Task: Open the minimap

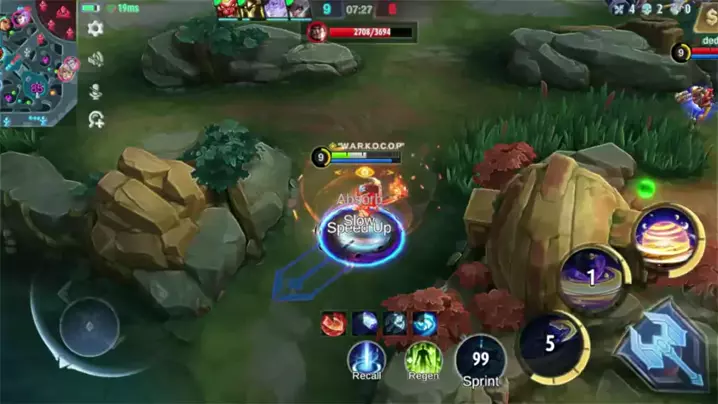Action: [38, 60]
